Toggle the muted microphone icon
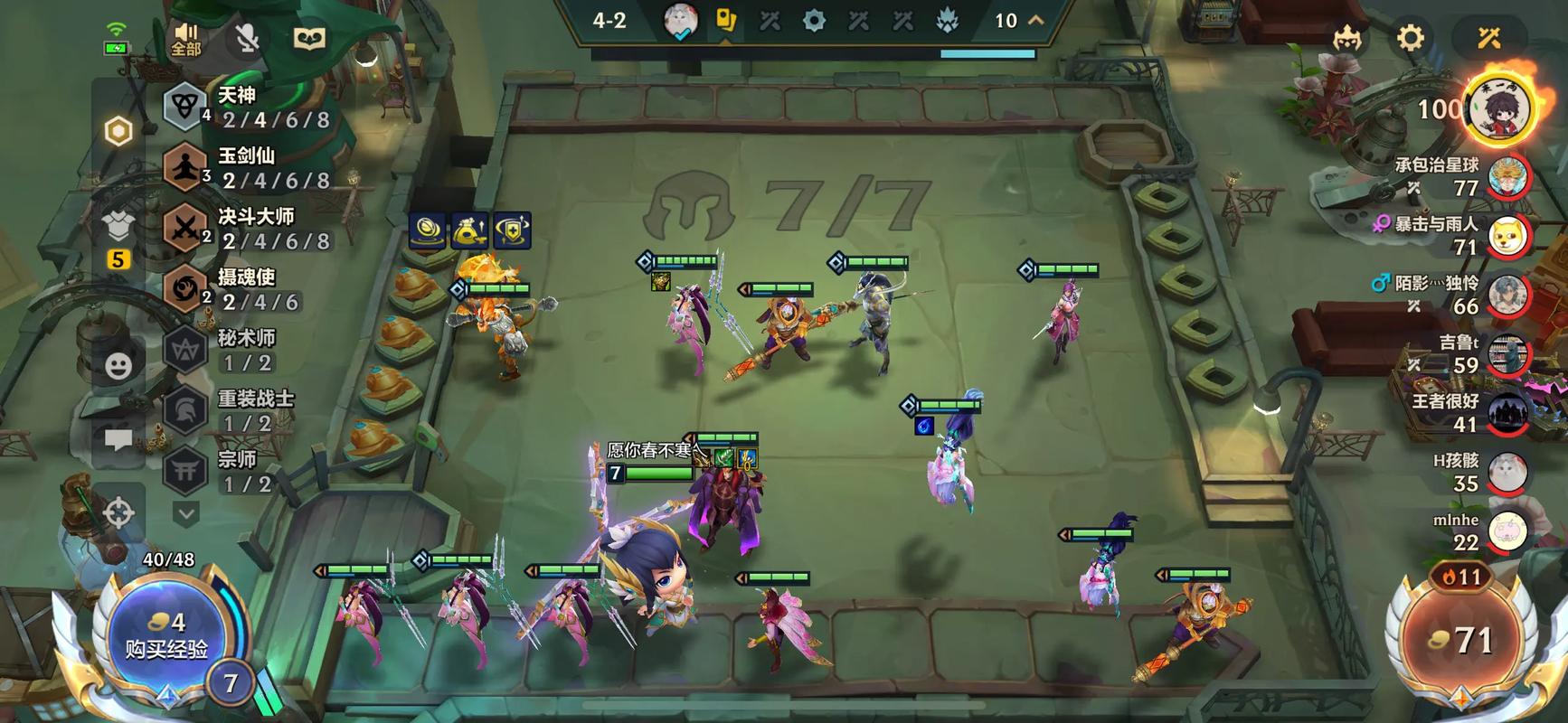The image size is (1568, 723). tap(247, 39)
